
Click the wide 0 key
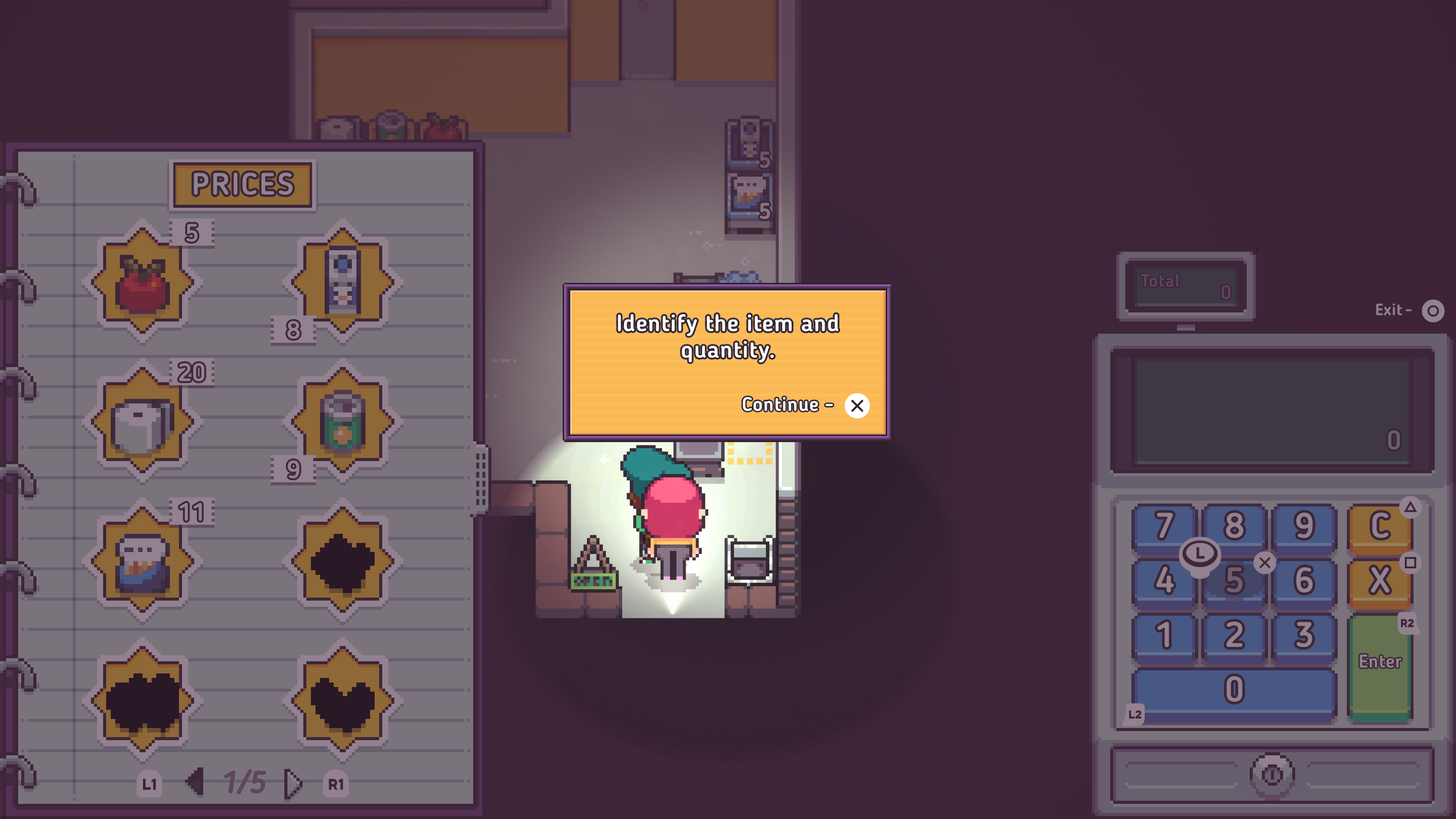coord(1234,690)
